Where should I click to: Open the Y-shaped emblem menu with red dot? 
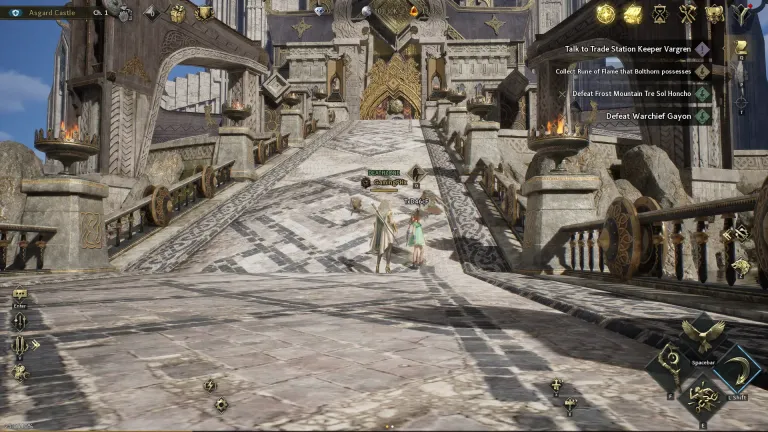tap(742, 13)
